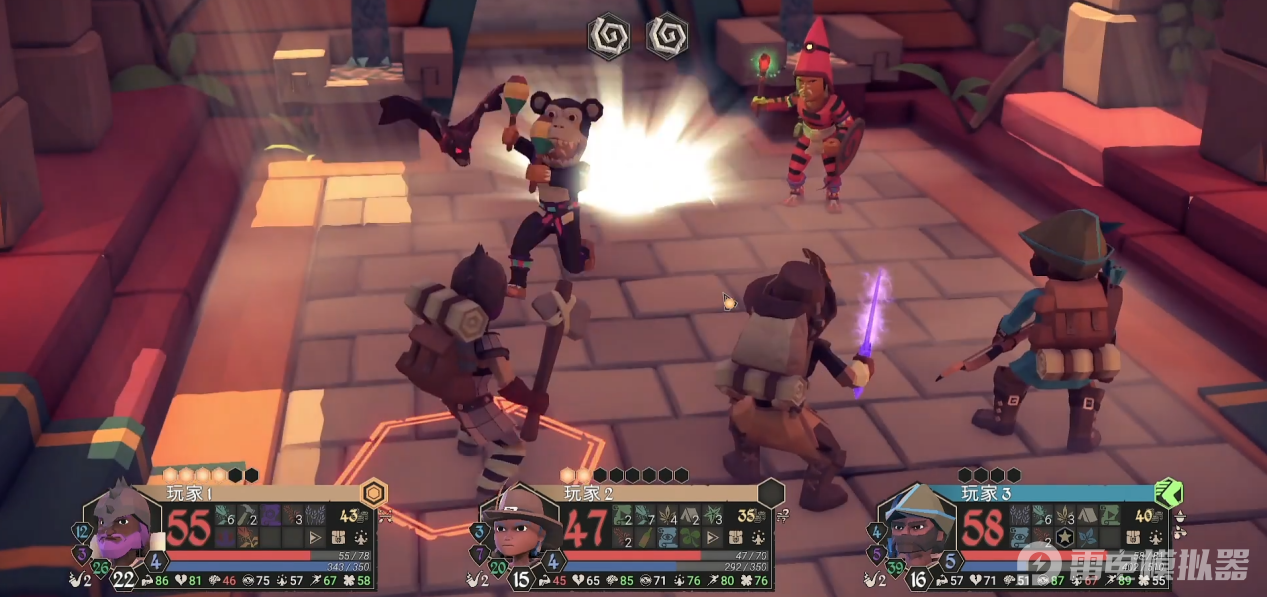Click the left spiral turn-order hexagon
This screenshot has height=597, width=1267.
click(x=607, y=36)
